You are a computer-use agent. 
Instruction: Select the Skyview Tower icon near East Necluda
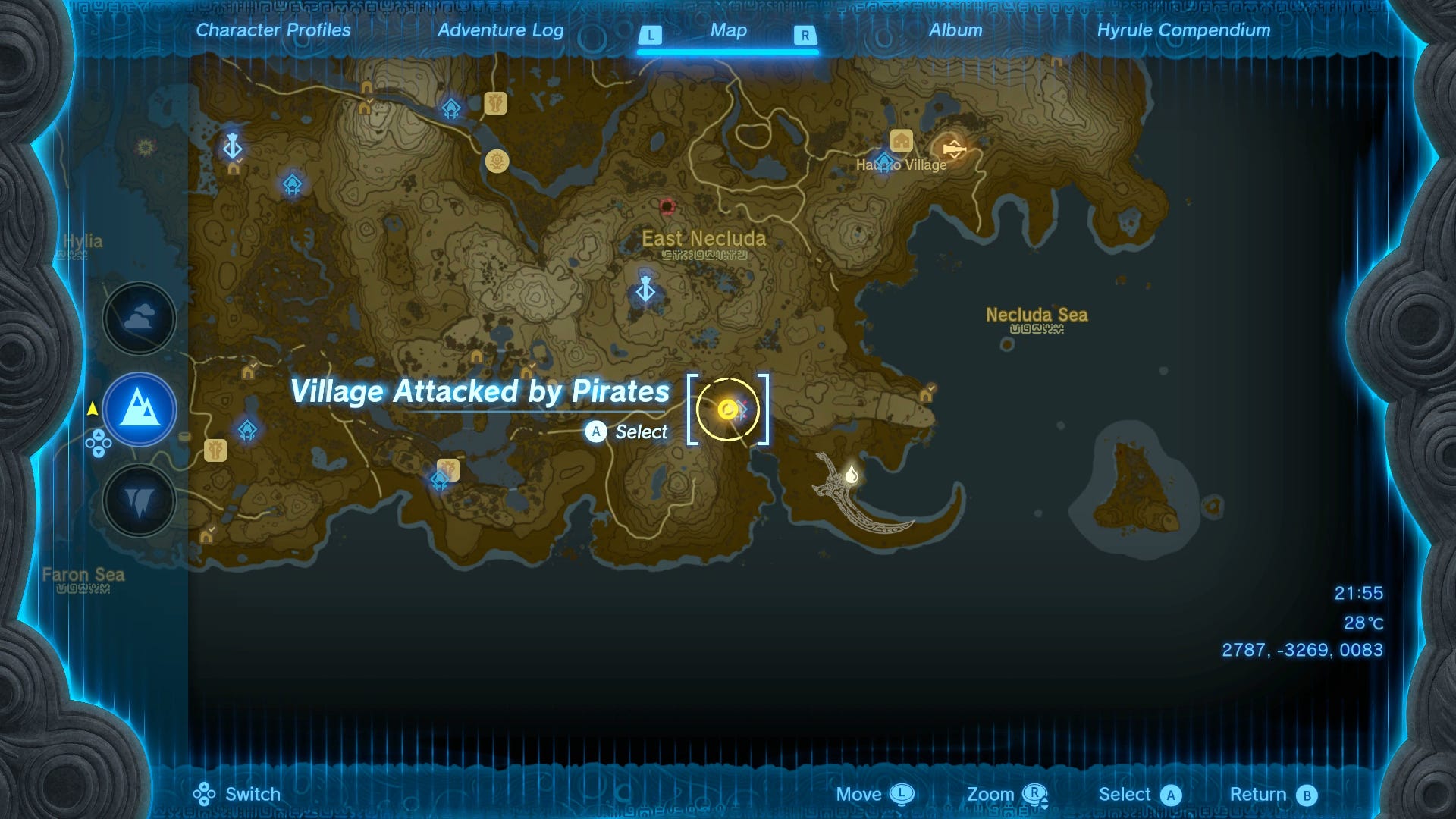pos(646,289)
